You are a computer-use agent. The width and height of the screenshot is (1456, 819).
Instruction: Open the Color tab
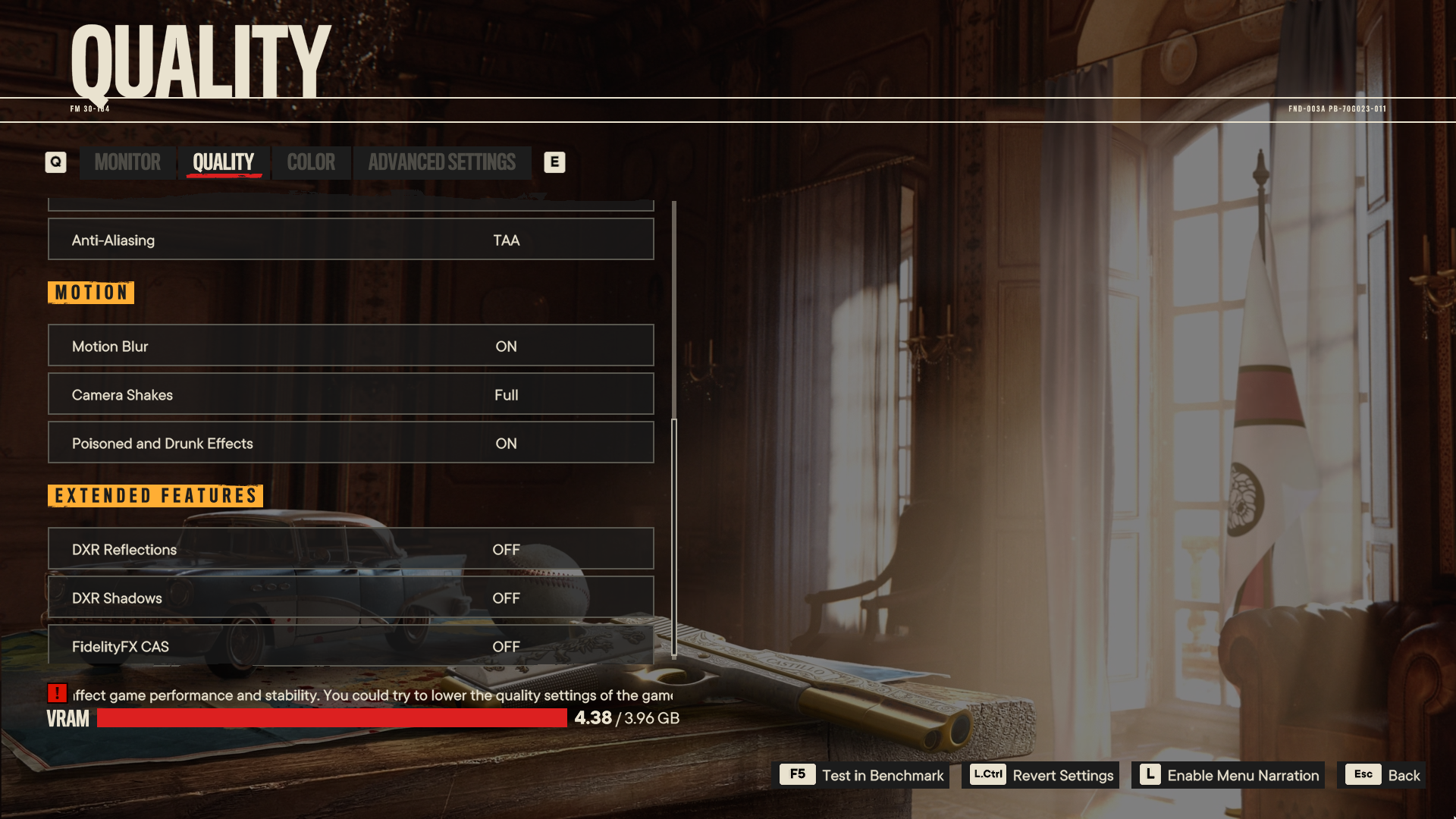point(311,162)
